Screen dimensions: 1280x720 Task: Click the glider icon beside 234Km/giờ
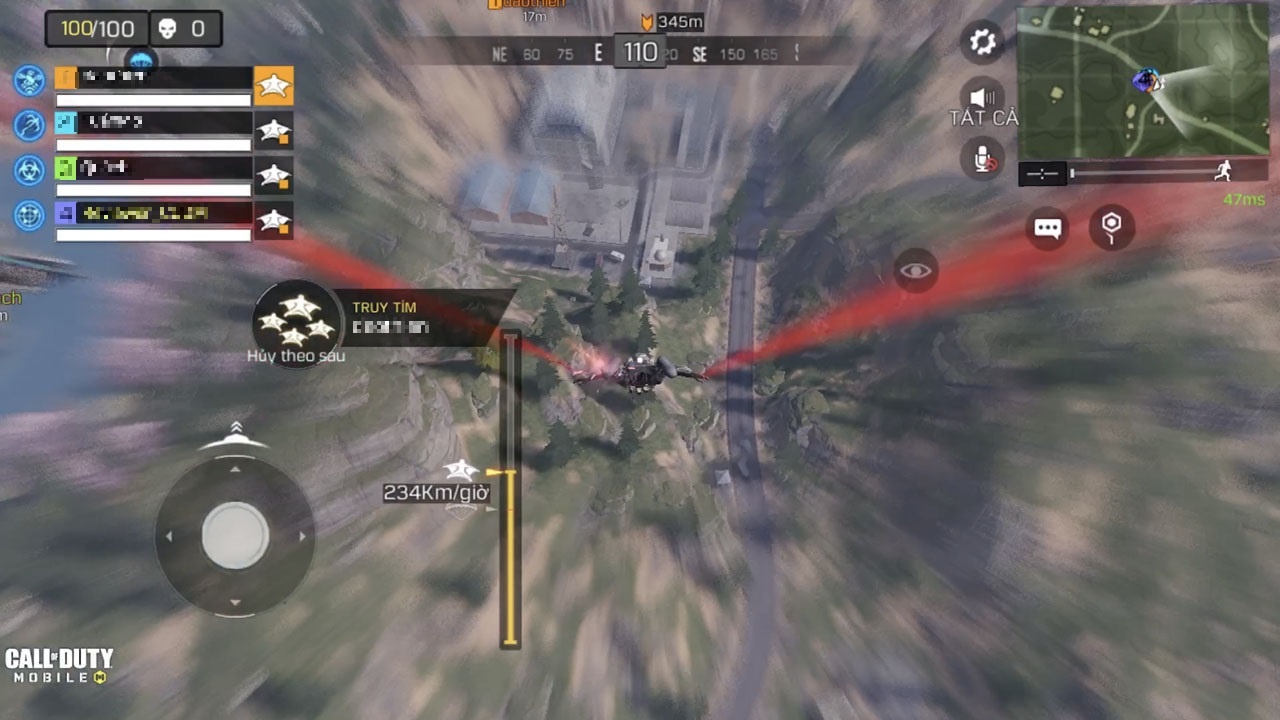(459, 470)
